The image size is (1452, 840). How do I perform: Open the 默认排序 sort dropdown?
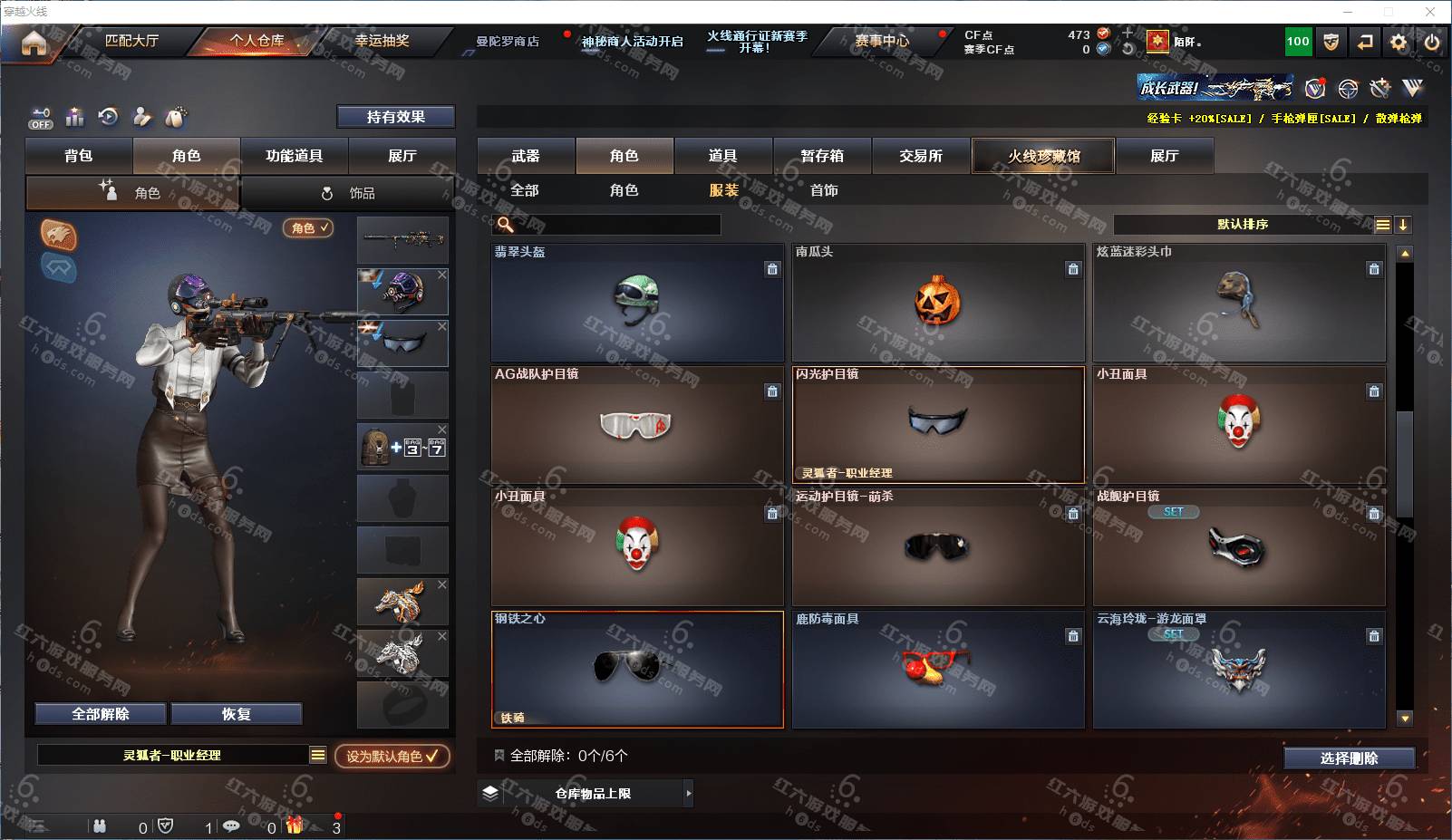pos(1244,225)
